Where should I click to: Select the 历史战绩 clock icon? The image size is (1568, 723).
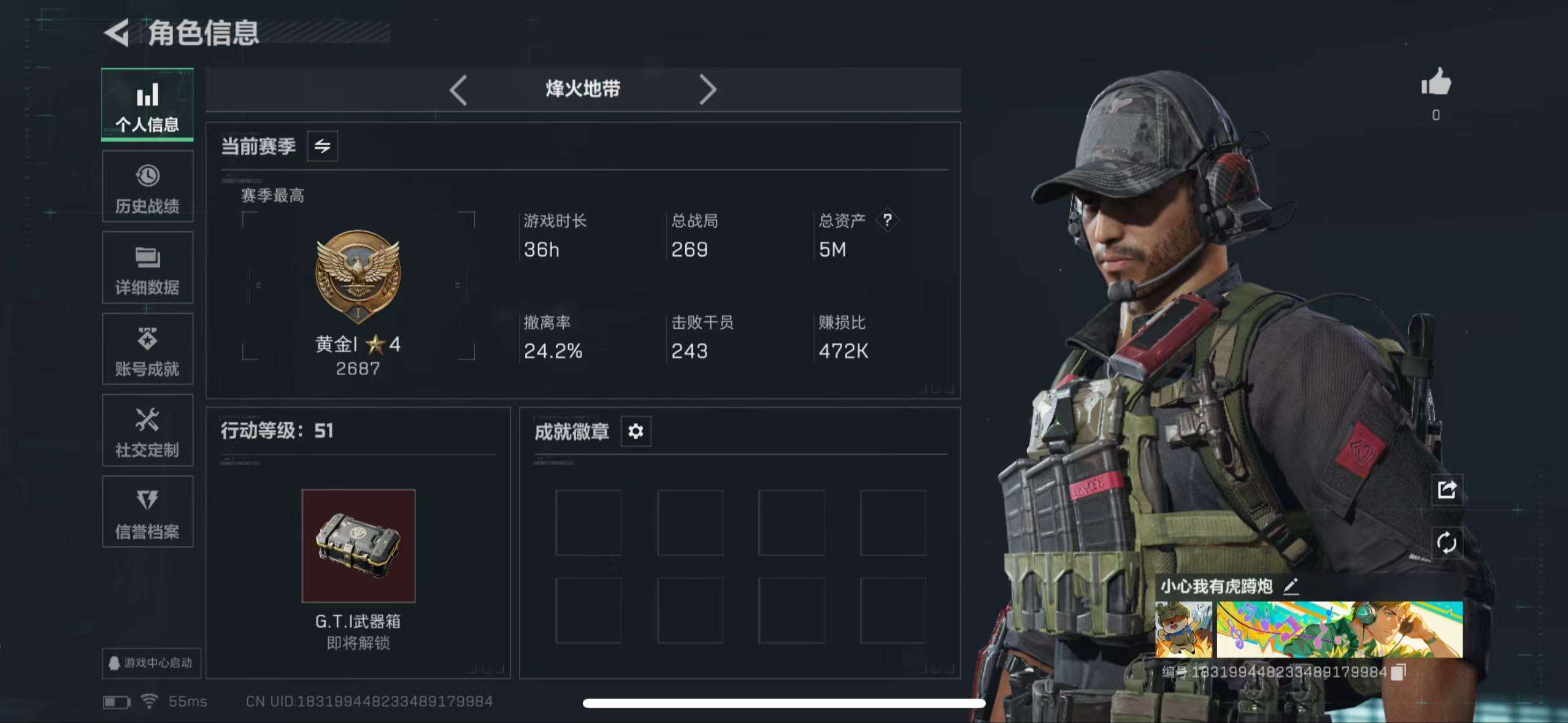click(147, 178)
